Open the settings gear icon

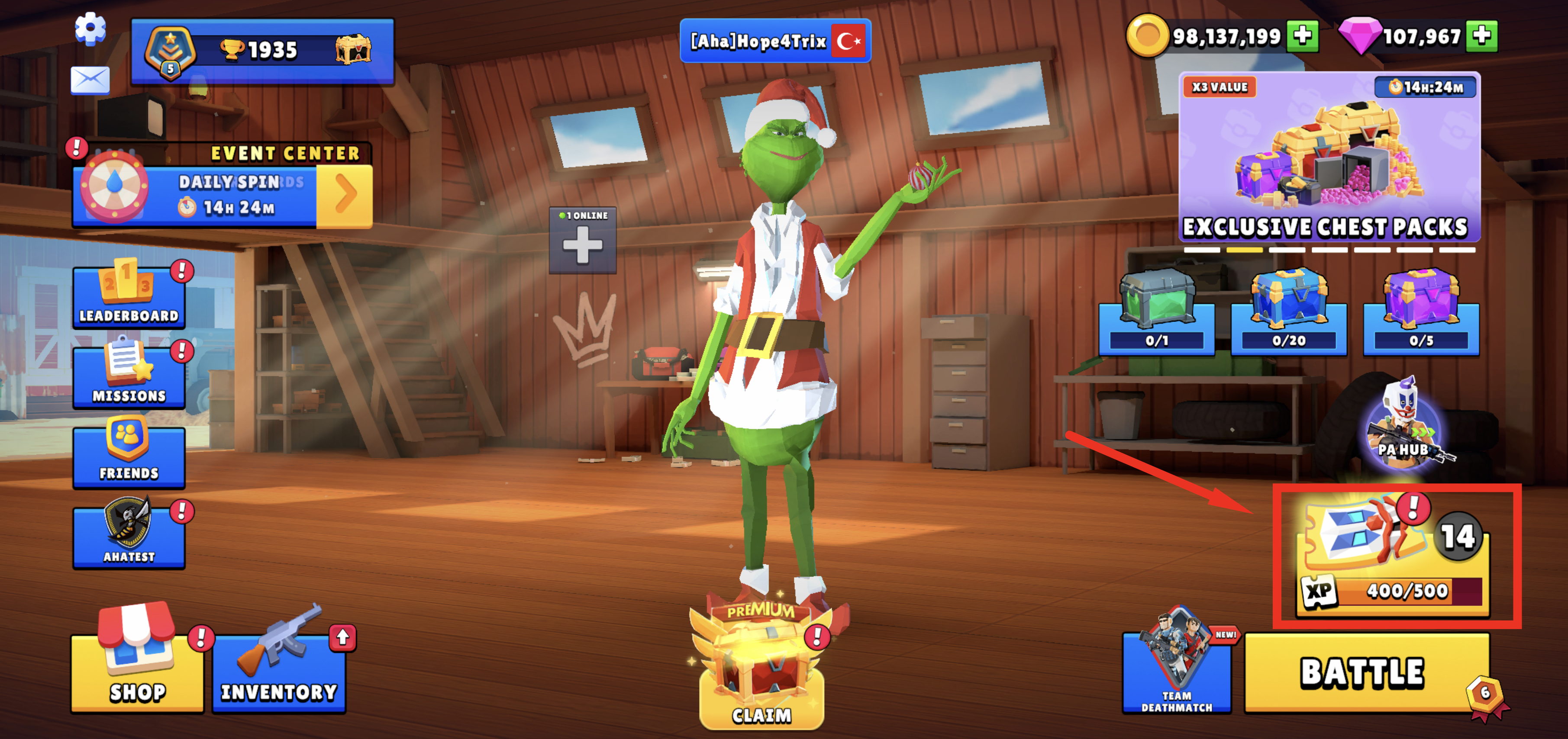pos(90,28)
